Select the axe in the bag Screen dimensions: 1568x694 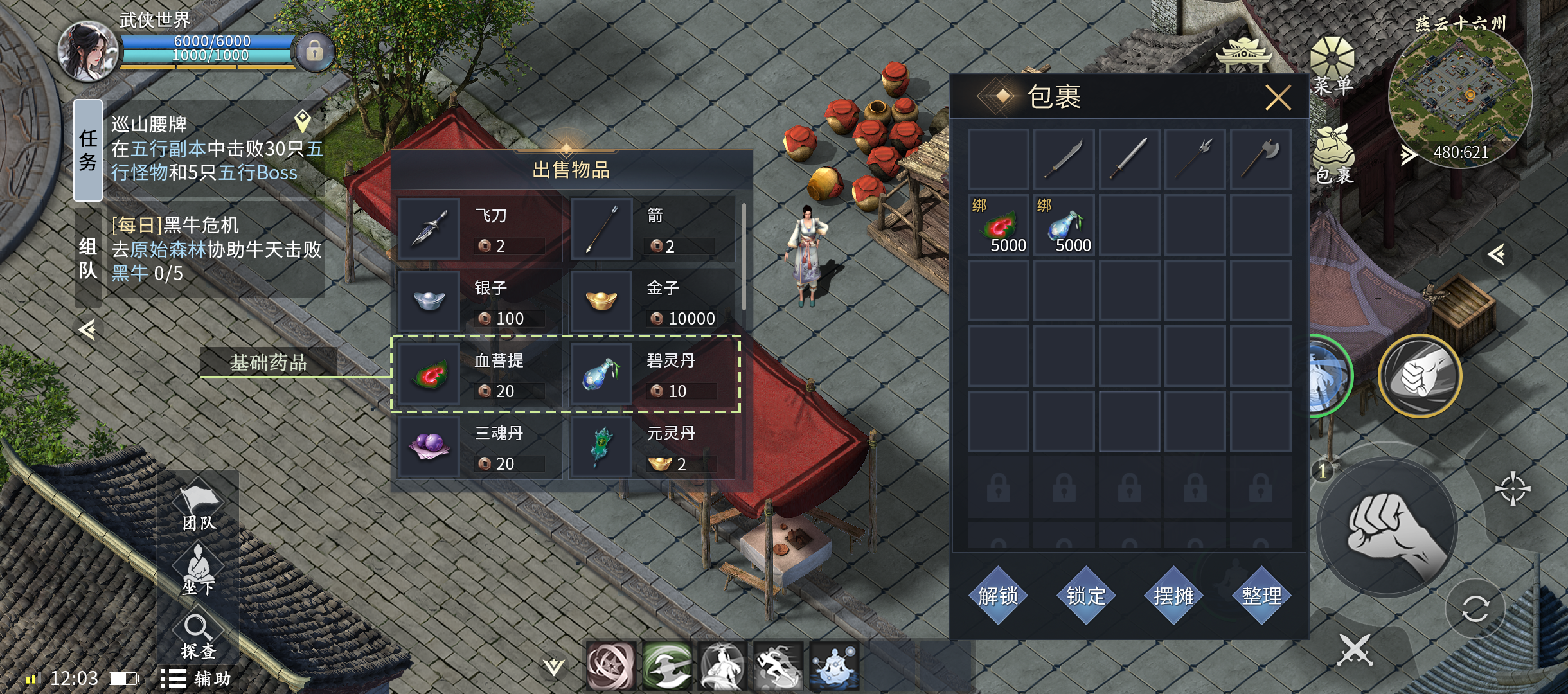[1260, 159]
